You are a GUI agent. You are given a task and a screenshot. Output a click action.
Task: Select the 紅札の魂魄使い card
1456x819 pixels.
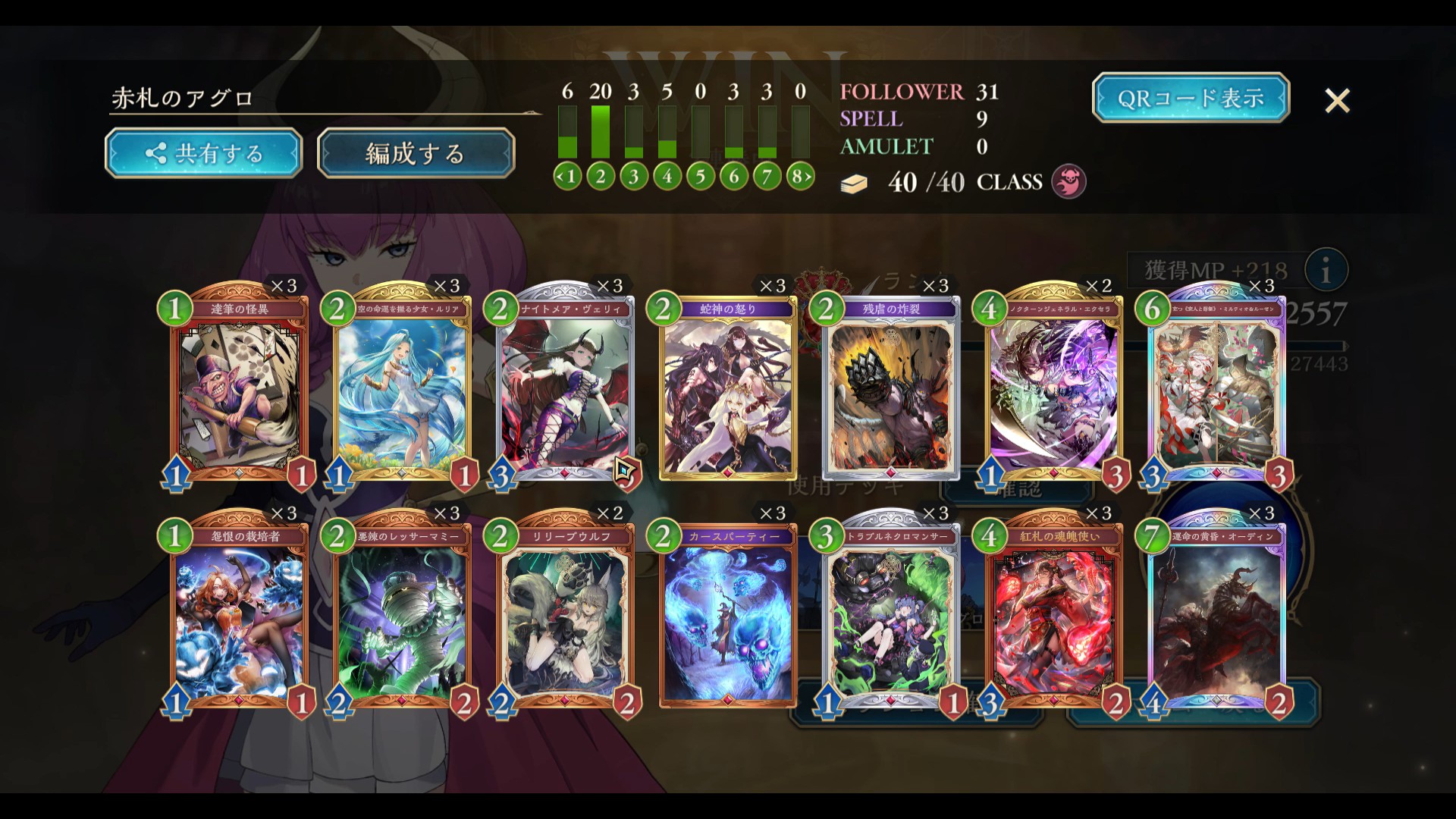(x=1053, y=618)
